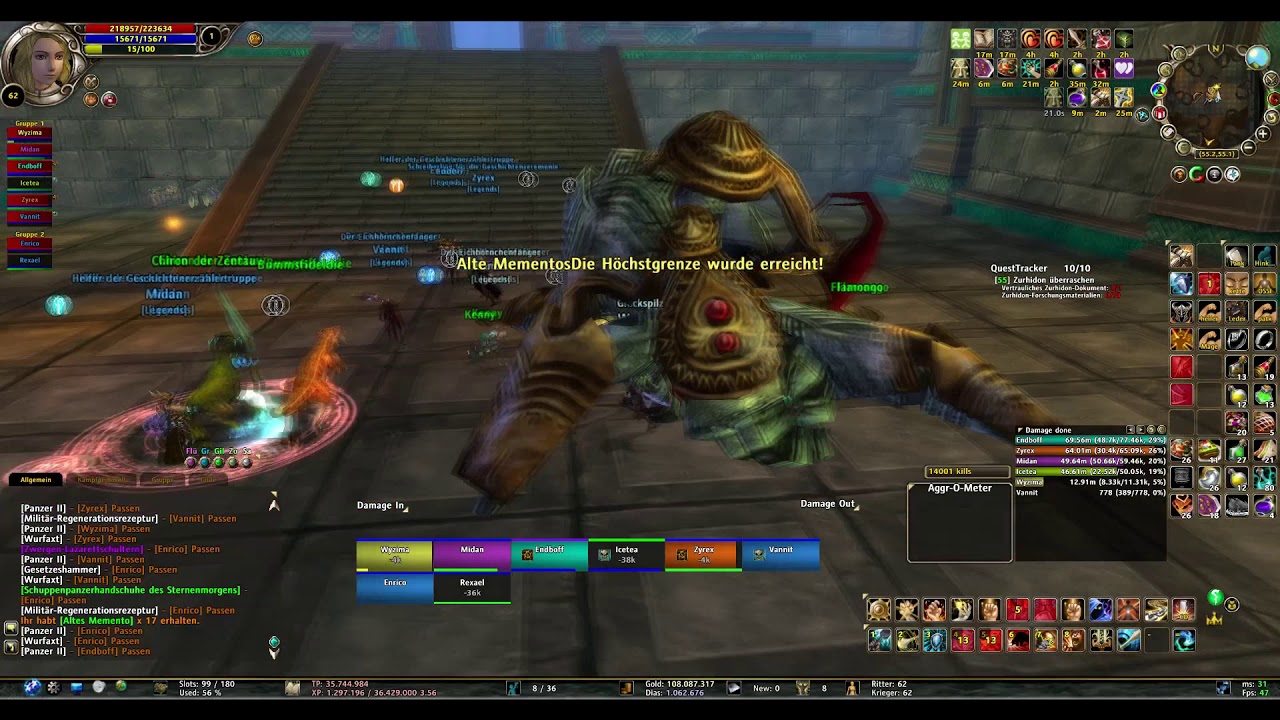Click Endboff's row in Damage done meter

1090,441
